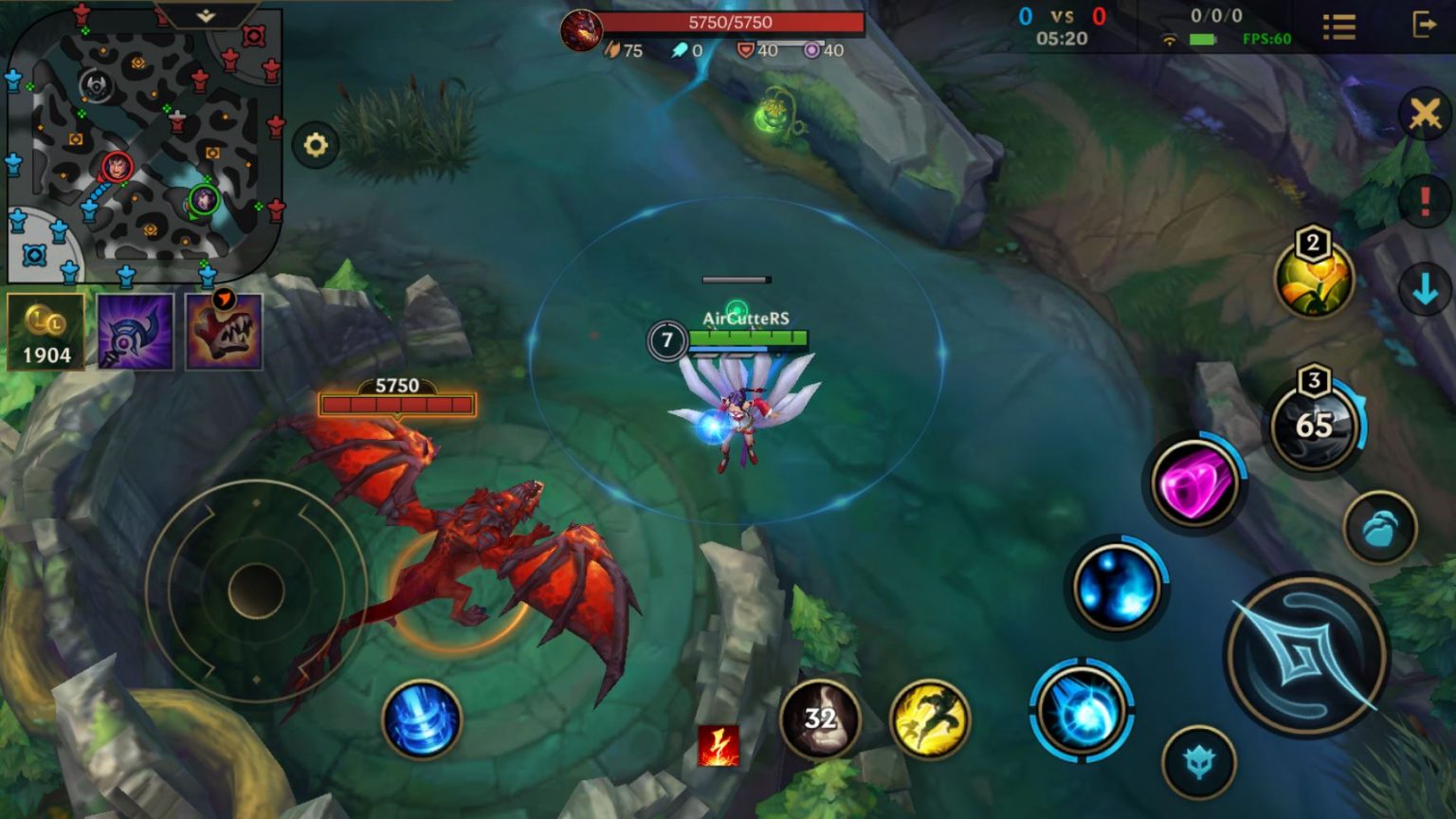The height and width of the screenshot is (819, 1456).
Task: Use the yellow Flash summoner spell
Action: pos(930,719)
